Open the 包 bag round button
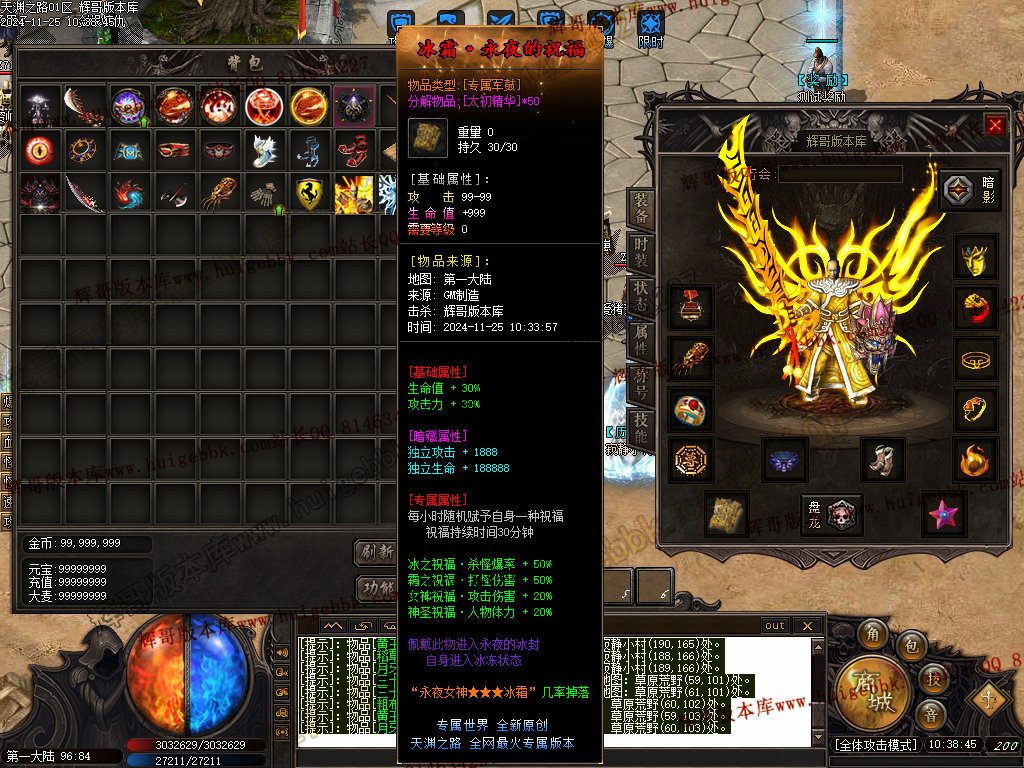The height and width of the screenshot is (768, 1024). 911,647
